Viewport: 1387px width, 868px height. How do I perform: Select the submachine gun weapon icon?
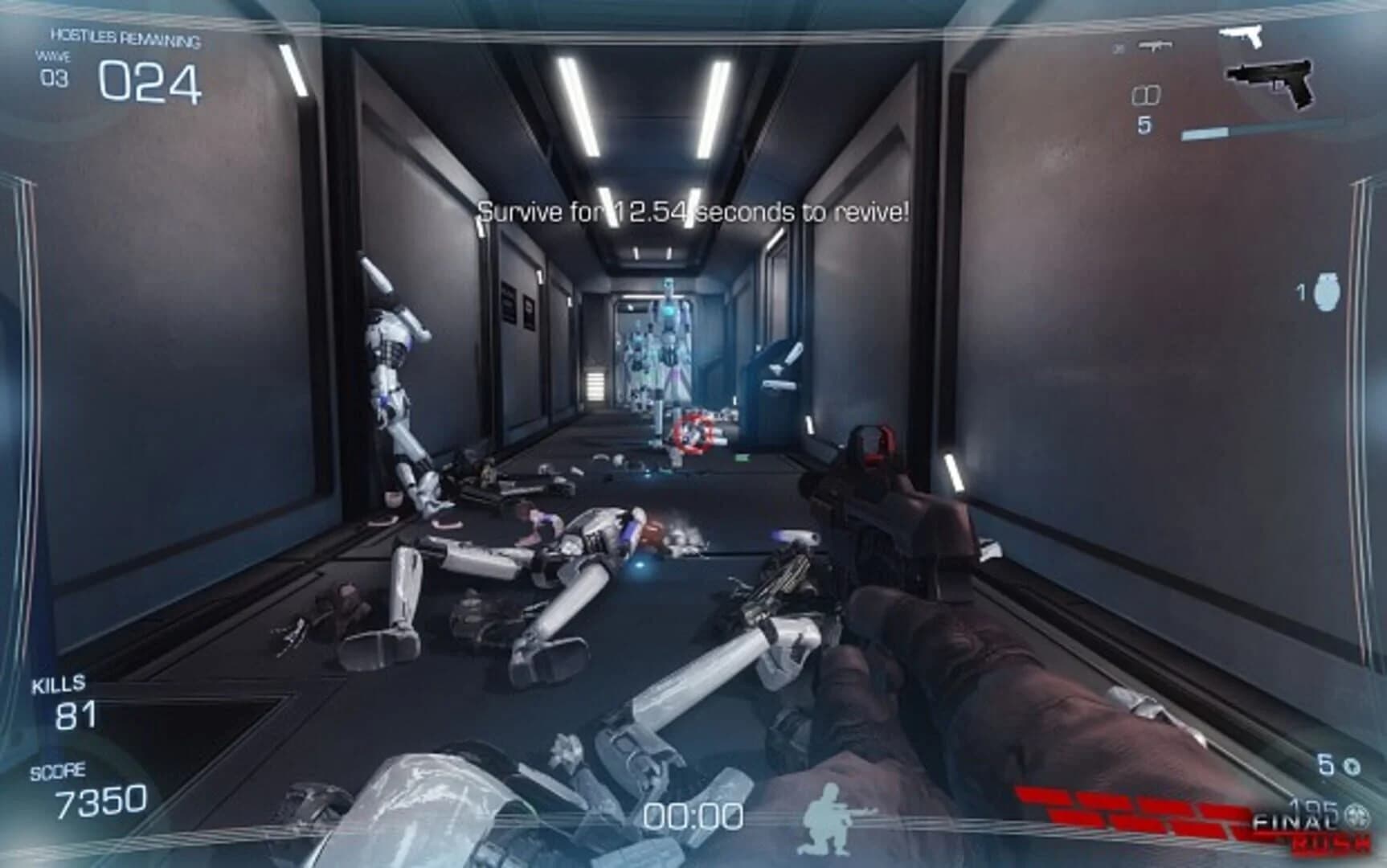pyautogui.click(x=1156, y=46)
